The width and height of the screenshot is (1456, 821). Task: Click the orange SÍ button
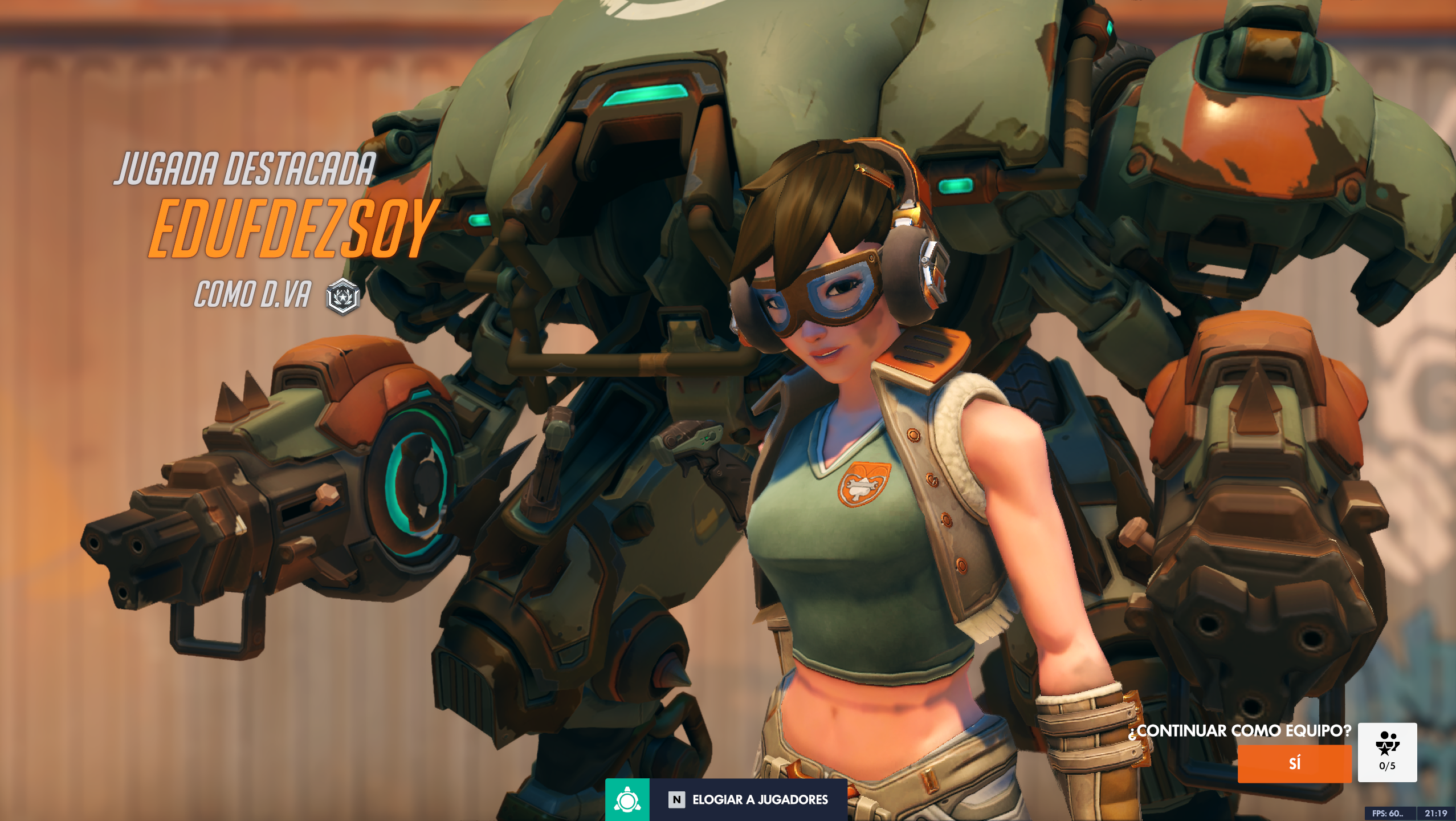tap(1294, 763)
